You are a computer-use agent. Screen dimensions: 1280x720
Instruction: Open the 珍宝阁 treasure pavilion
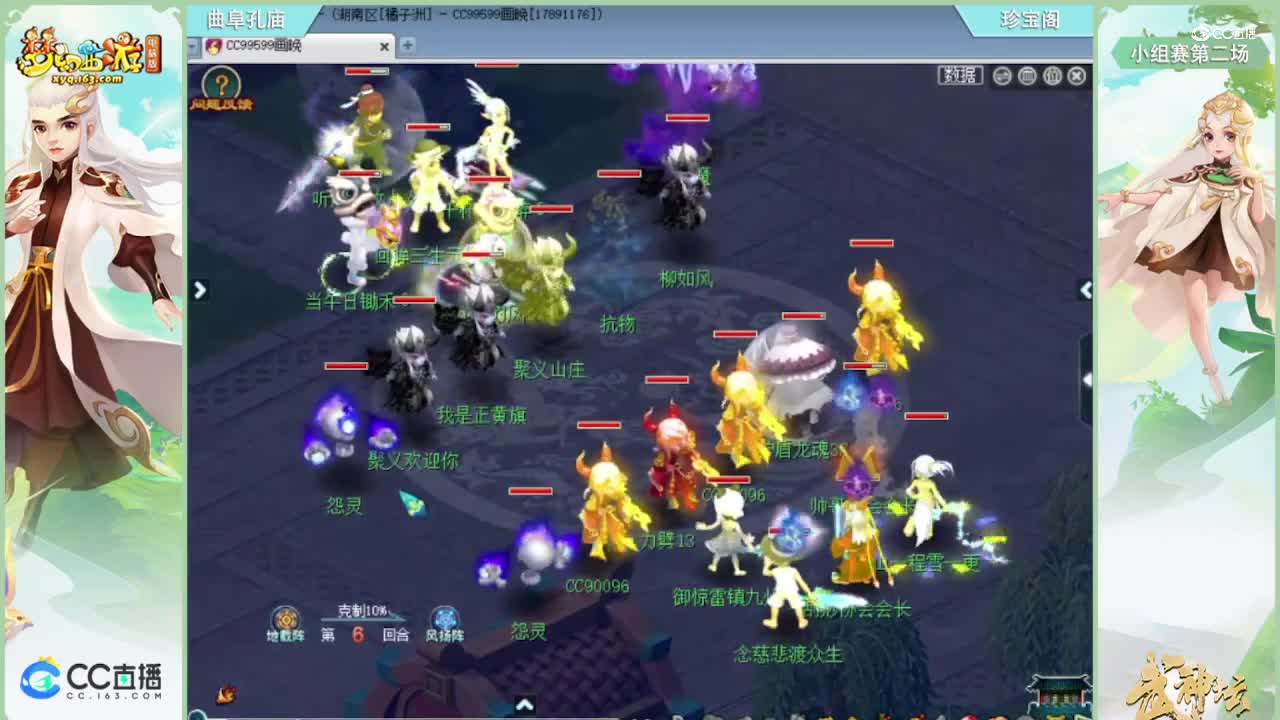(x=1032, y=20)
